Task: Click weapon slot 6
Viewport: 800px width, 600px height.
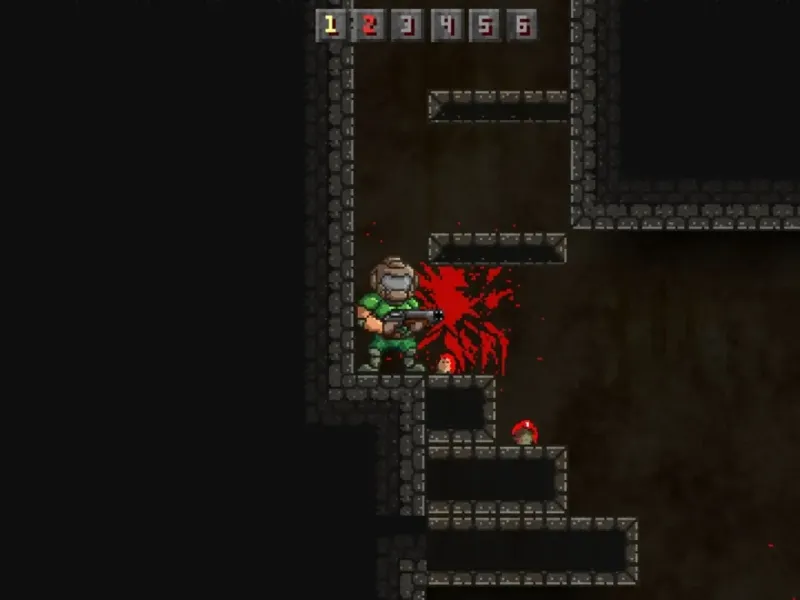Action: 521,26
